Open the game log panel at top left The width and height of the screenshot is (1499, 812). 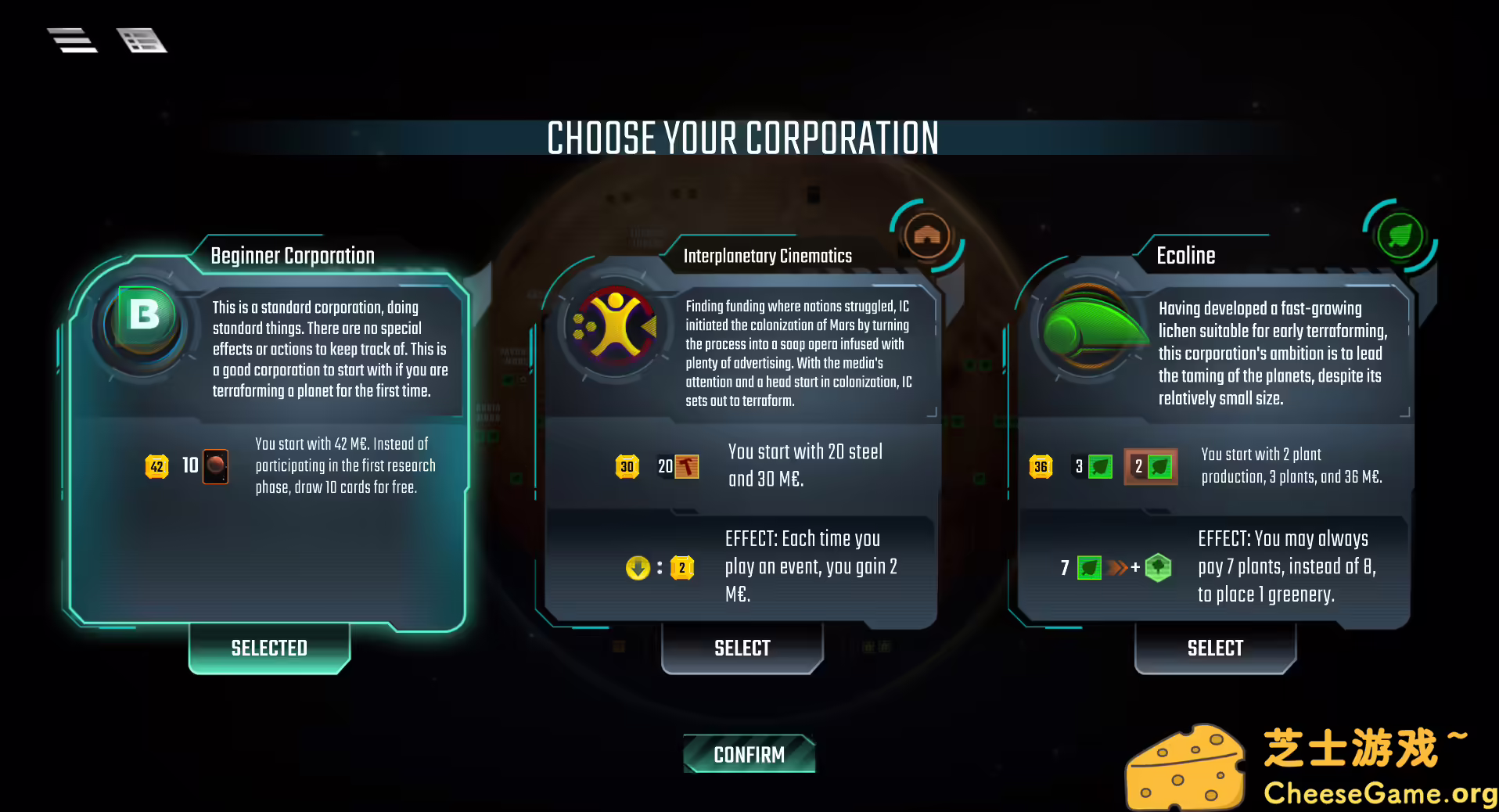pyautogui.click(x=142, y=40)
